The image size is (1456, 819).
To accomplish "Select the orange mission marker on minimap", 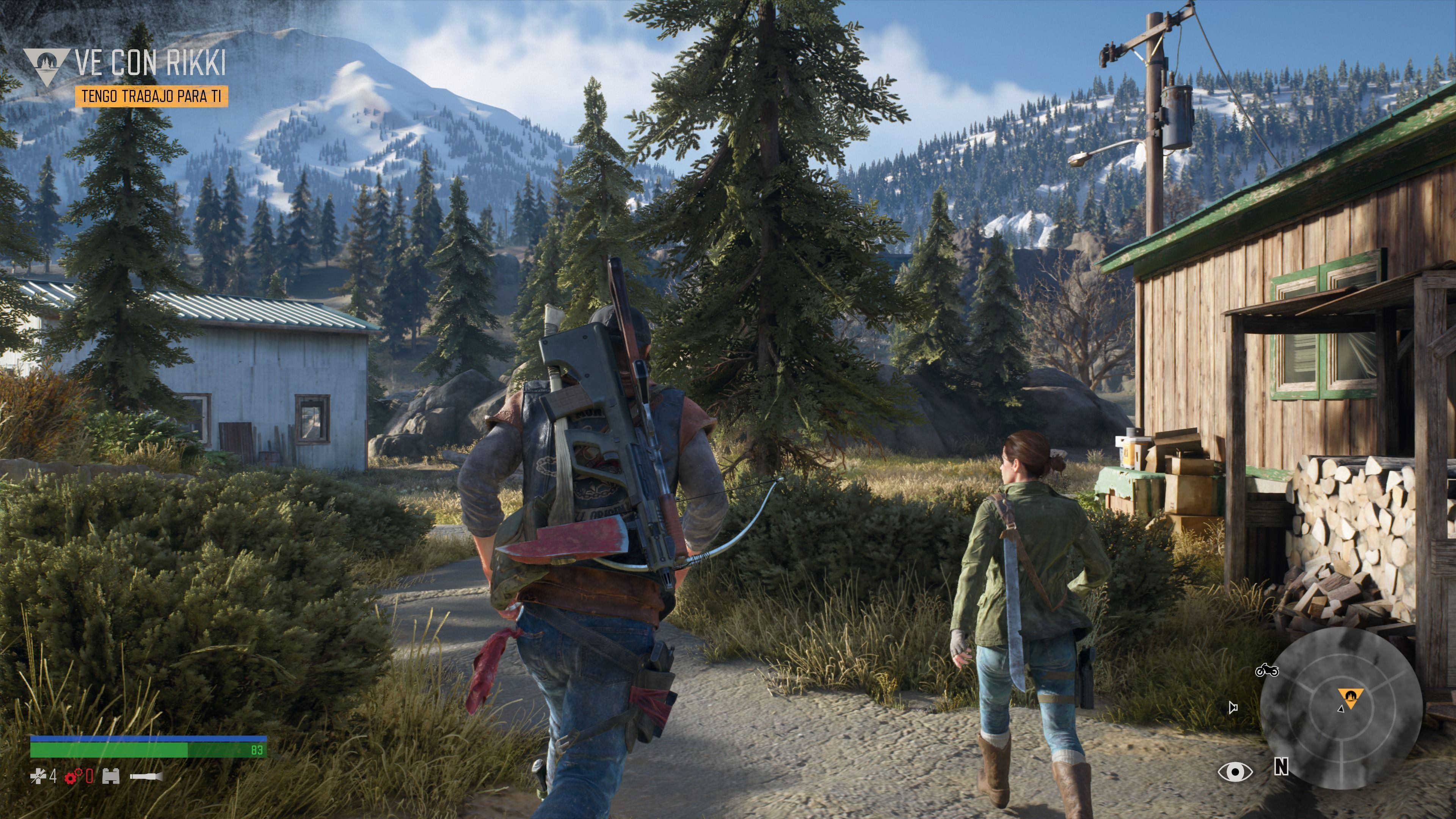I will click(1350, 697).
